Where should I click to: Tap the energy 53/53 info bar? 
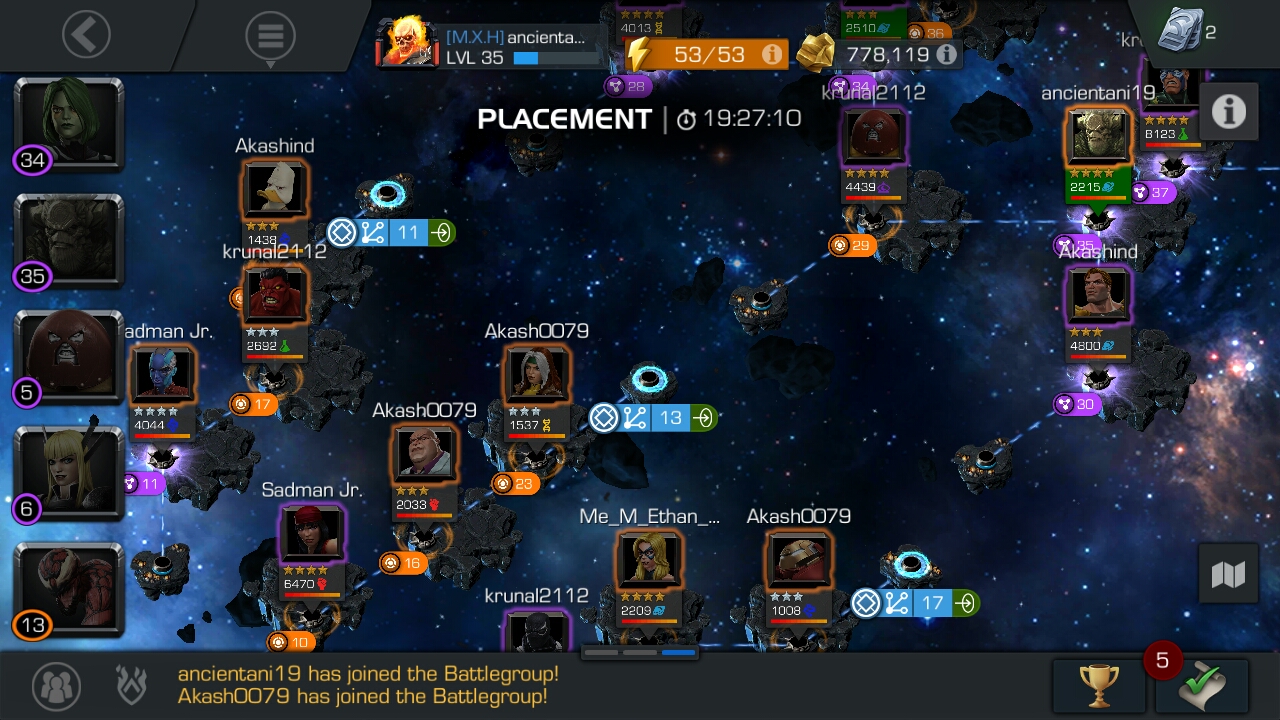pyautogui.click(x=706, y=54)
